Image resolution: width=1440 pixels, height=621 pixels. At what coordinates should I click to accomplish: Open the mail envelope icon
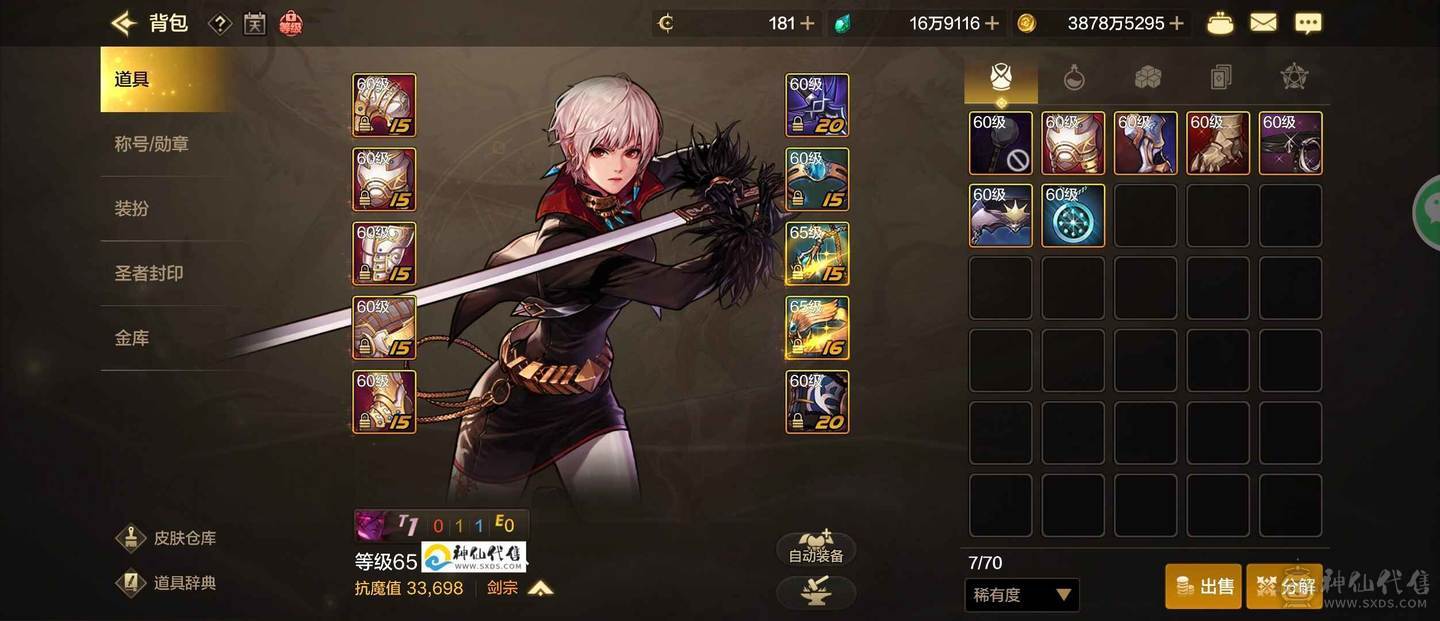(1263, 23)
